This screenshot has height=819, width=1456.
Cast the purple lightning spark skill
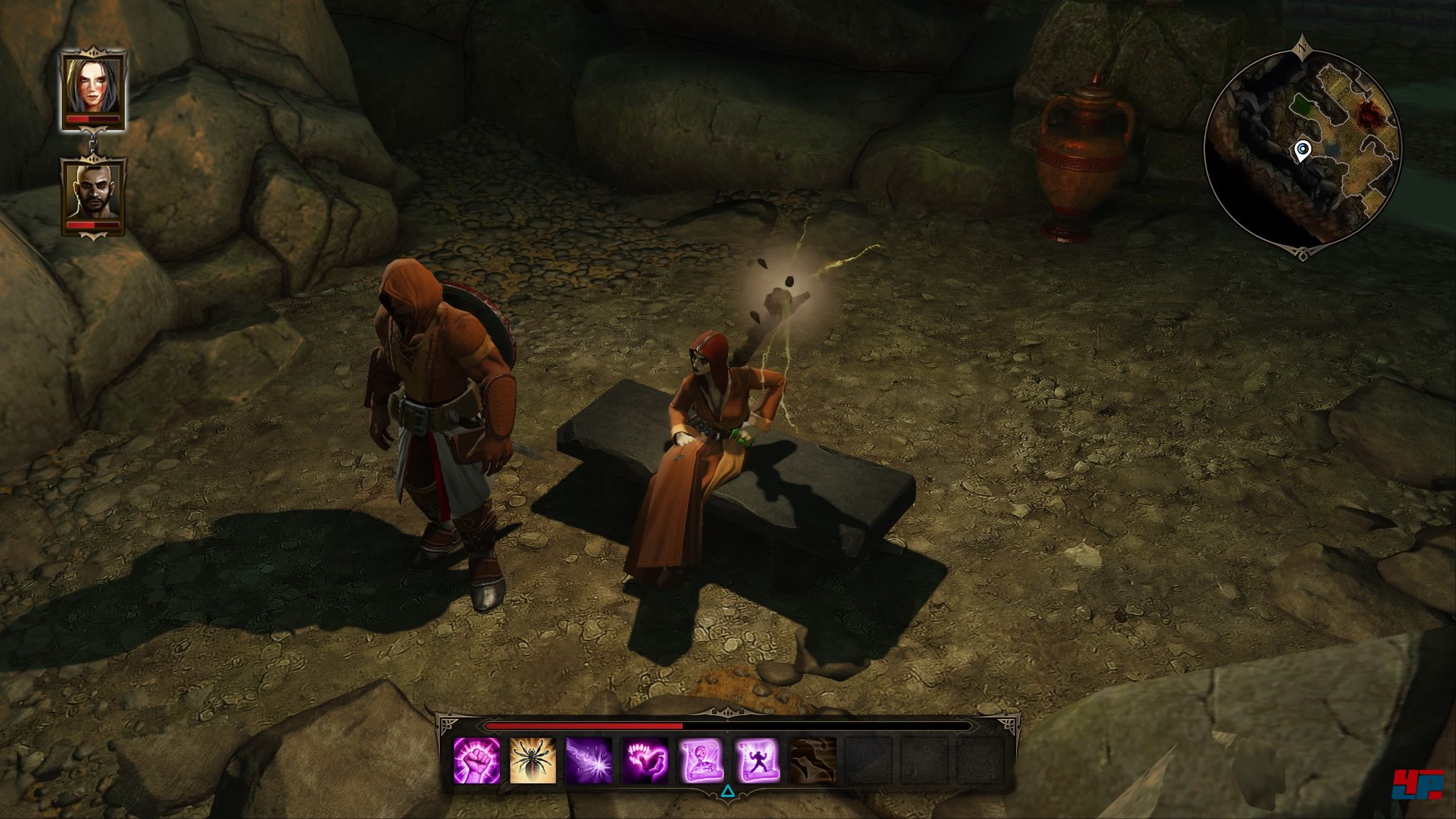589,761
